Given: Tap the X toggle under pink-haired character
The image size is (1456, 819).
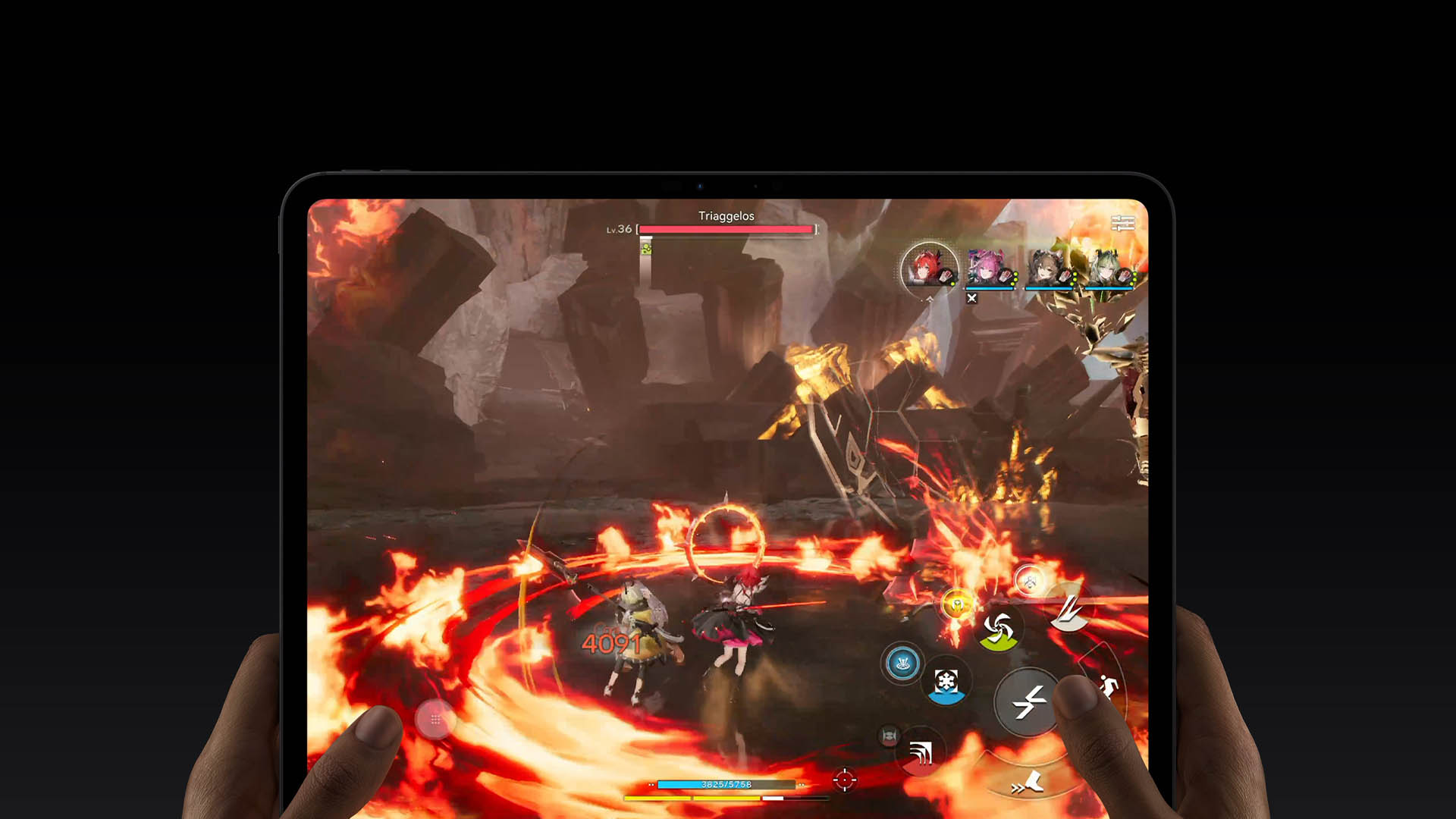Looking at the screenshot, I should (972, 298).
